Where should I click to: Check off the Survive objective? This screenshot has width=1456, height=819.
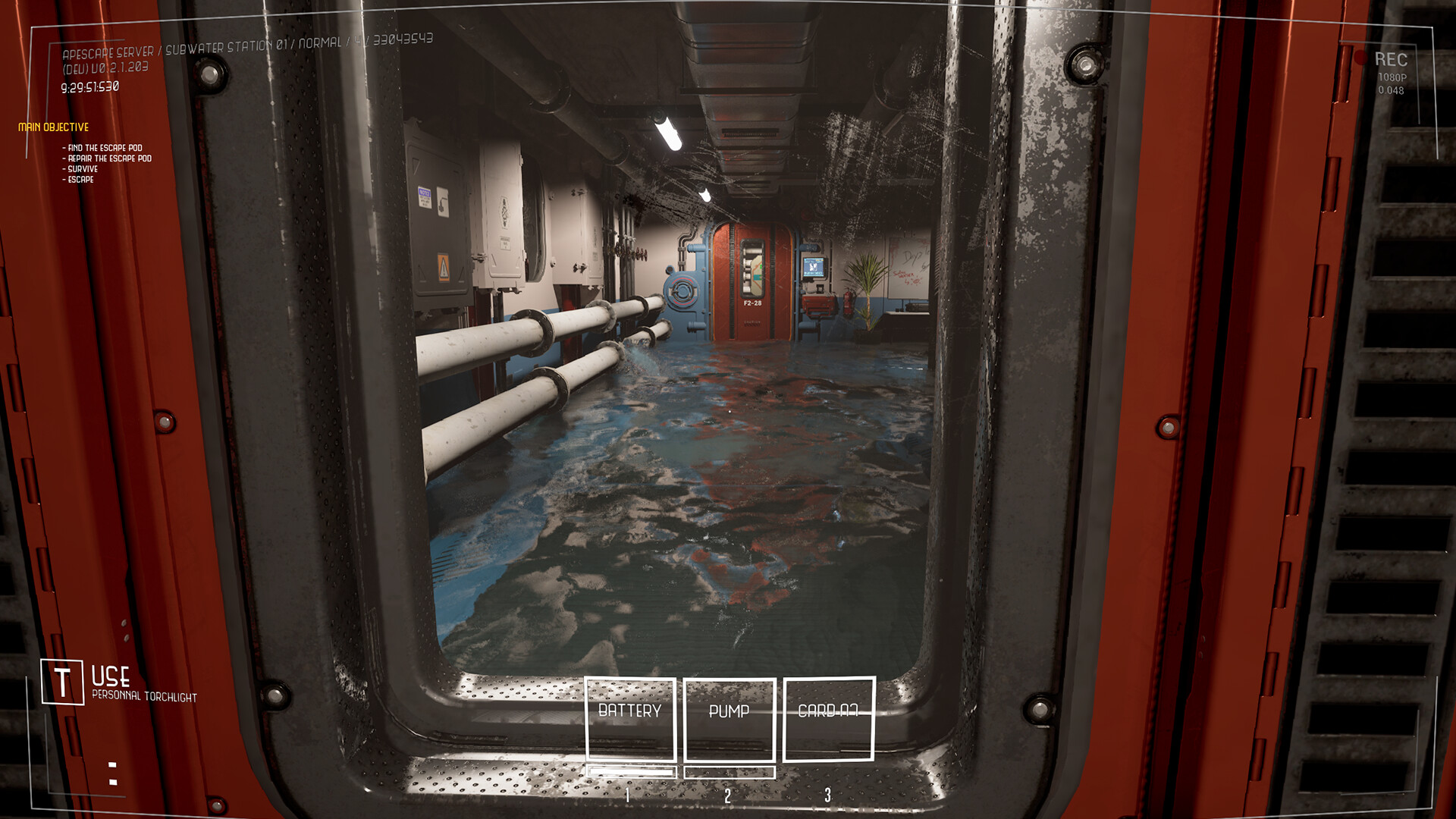(x=81, y=168)
